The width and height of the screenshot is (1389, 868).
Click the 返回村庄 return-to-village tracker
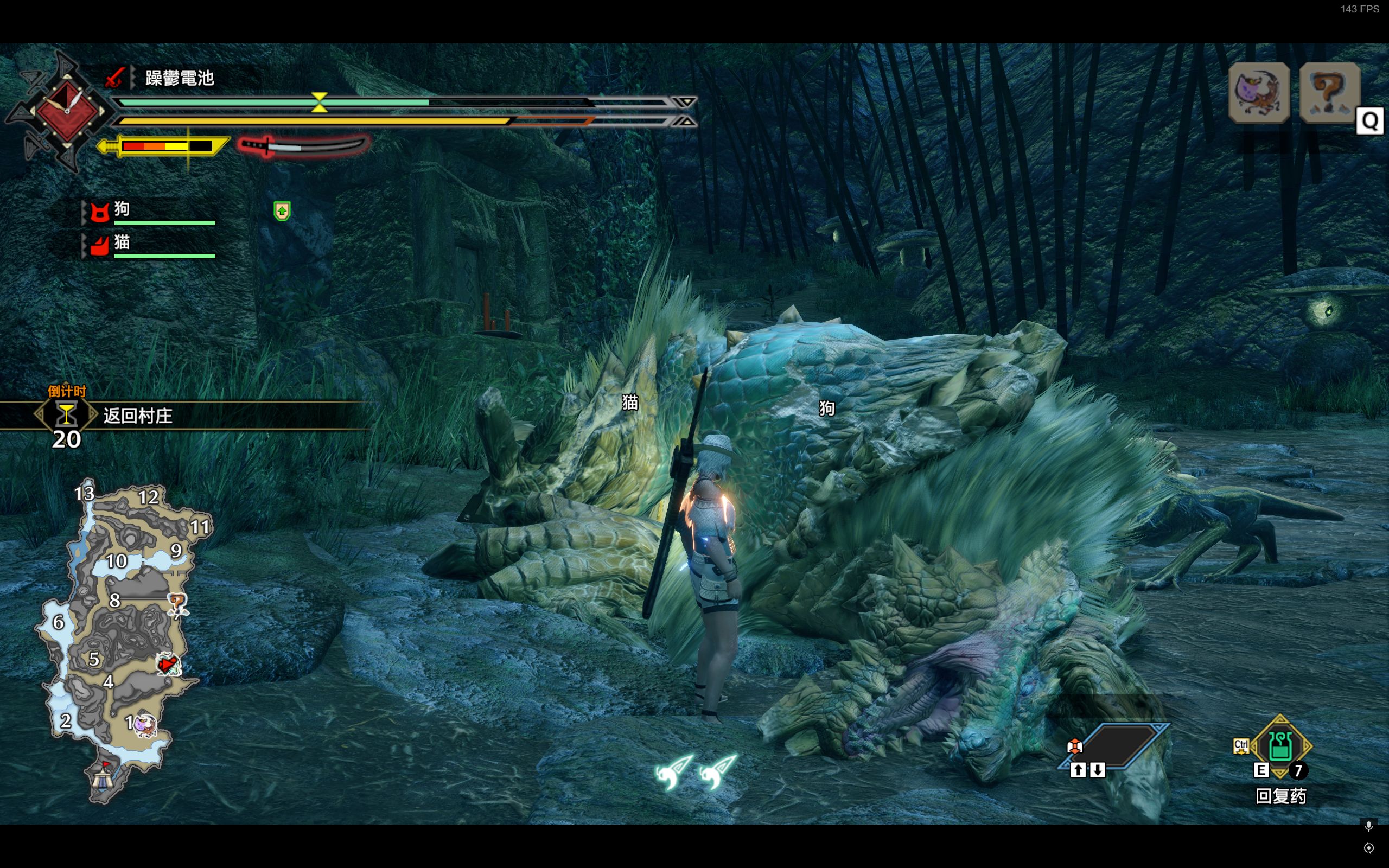[138, 416]
